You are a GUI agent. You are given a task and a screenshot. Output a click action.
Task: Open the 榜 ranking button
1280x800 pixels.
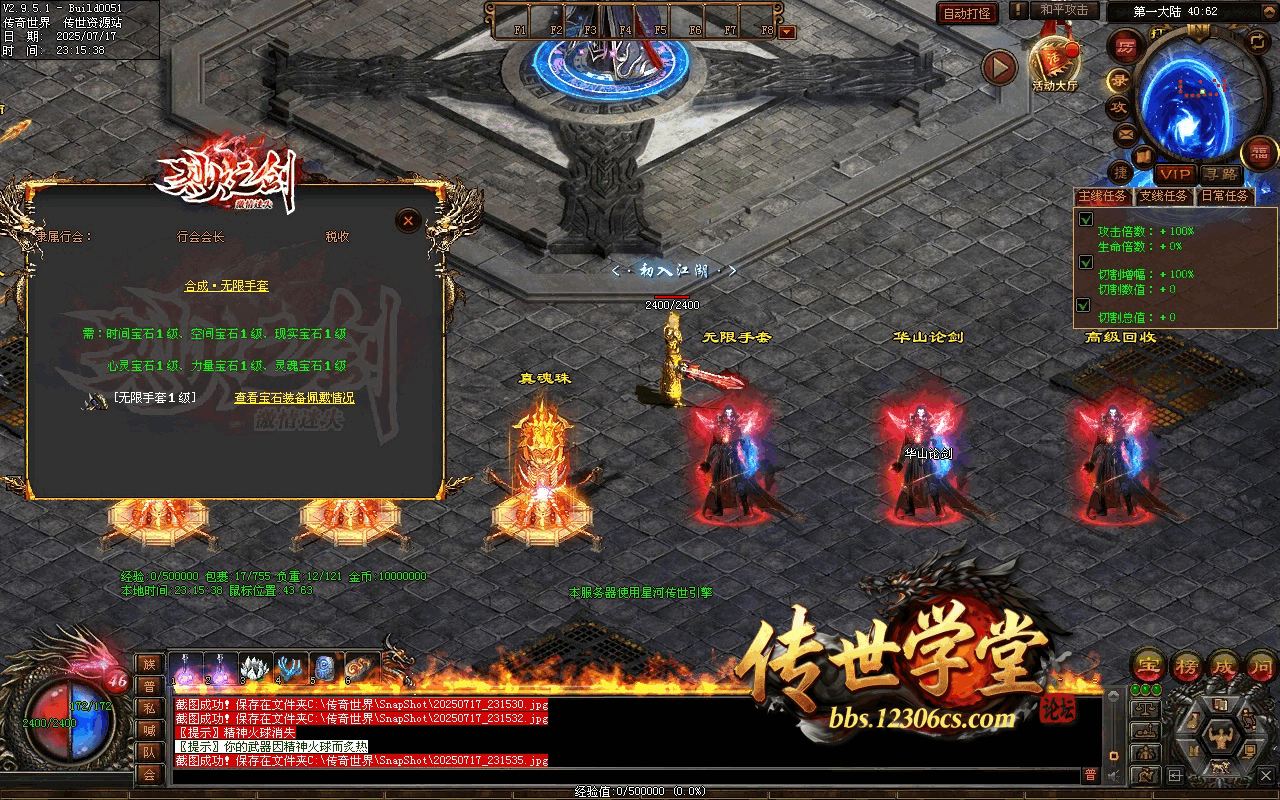[x=1187, y=665]
